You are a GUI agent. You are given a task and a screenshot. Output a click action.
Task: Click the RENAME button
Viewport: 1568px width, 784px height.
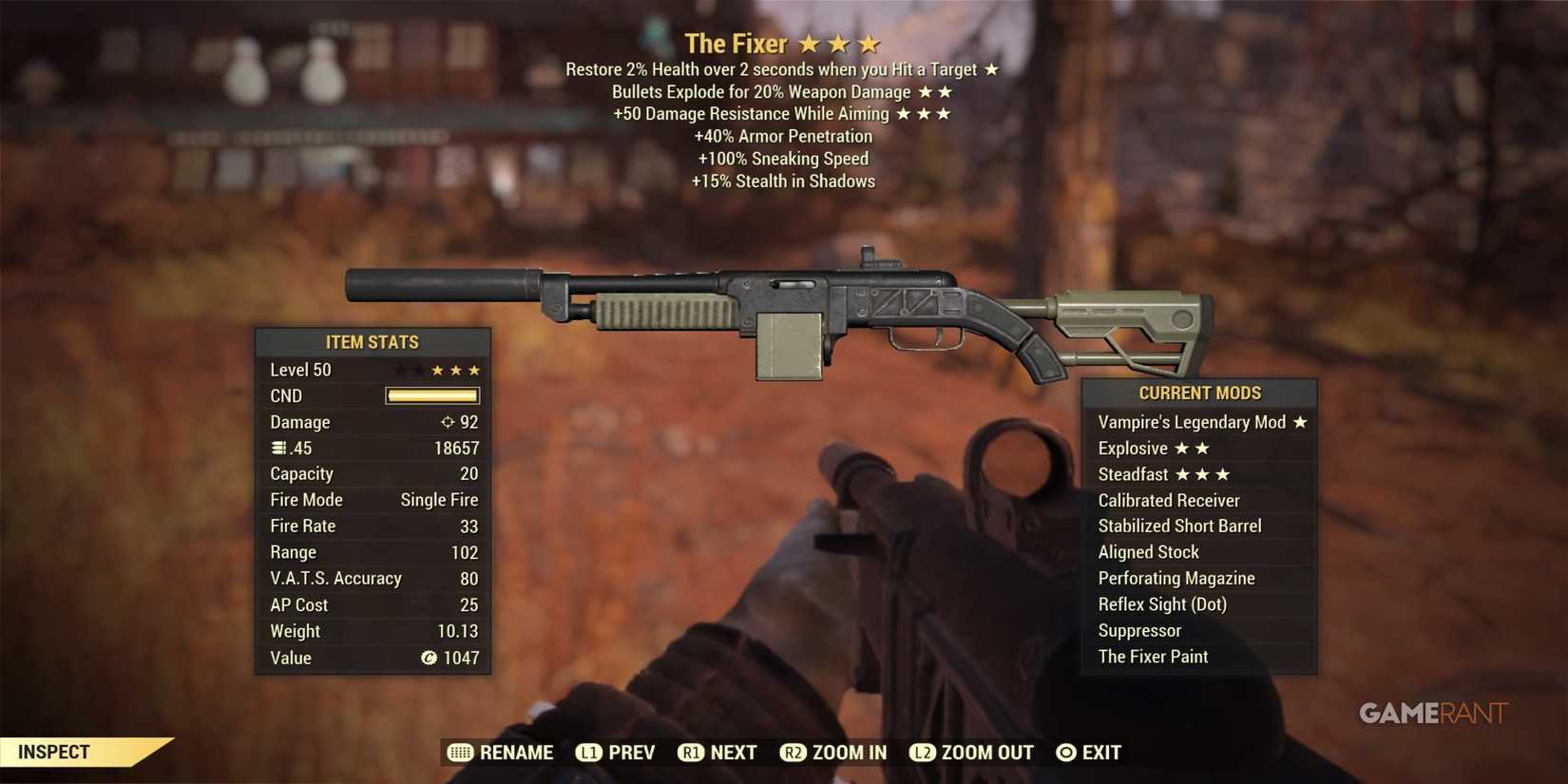click(518, 752)
